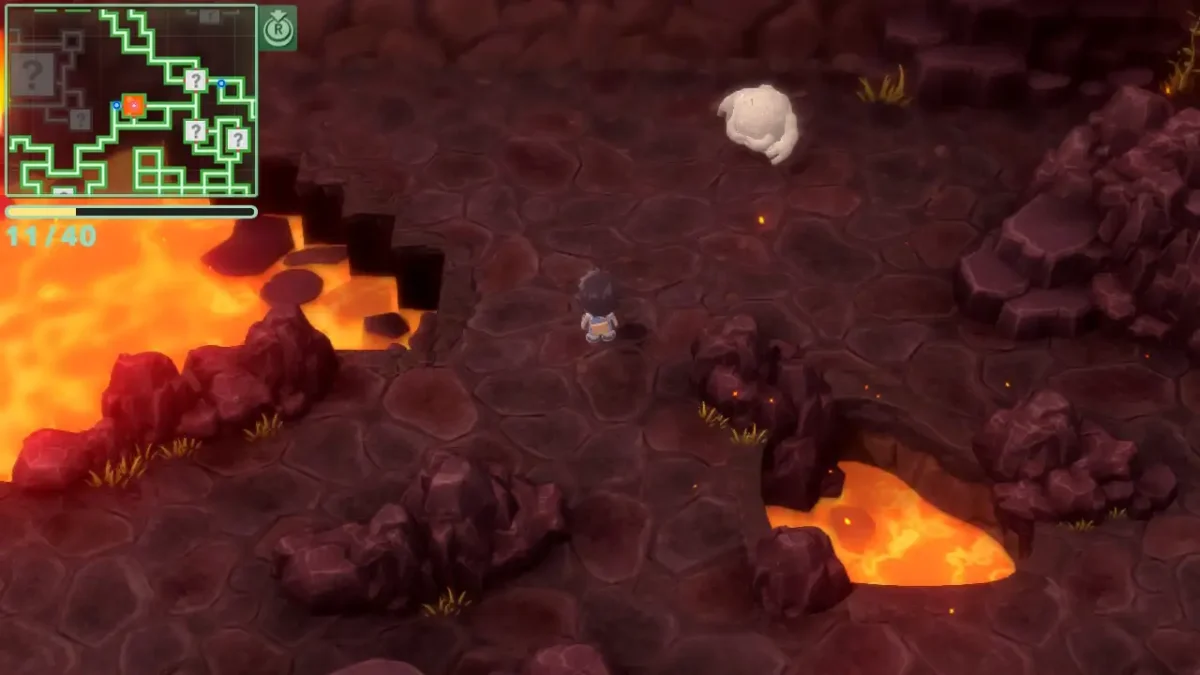Select the orange current-room marker on minimap
The width and height of the screenshot is (1200, 675).
tap(133, 105)
